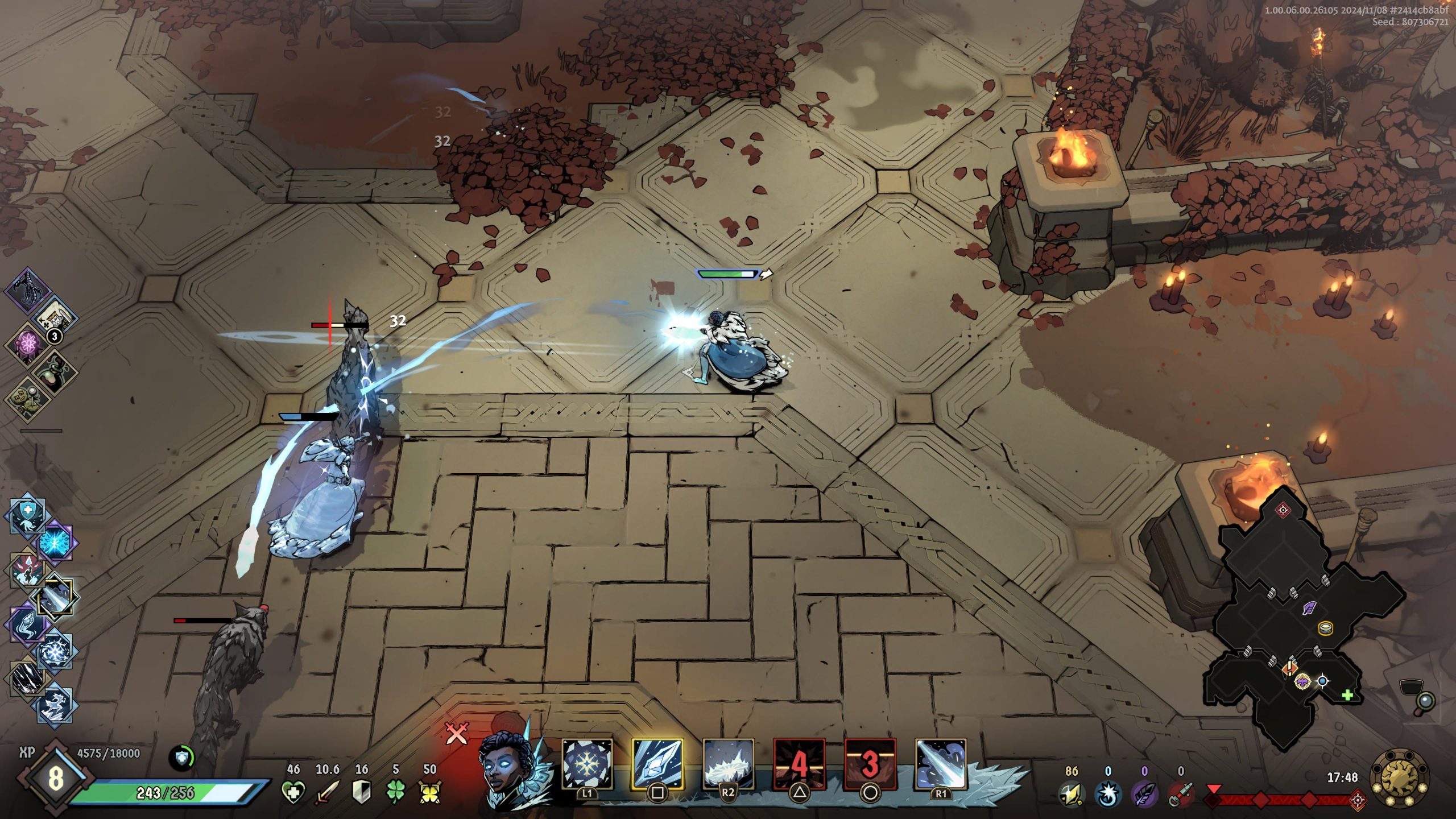View the healing shield talent icon
Screen dimensions: 1456x819
click(27, 513)
